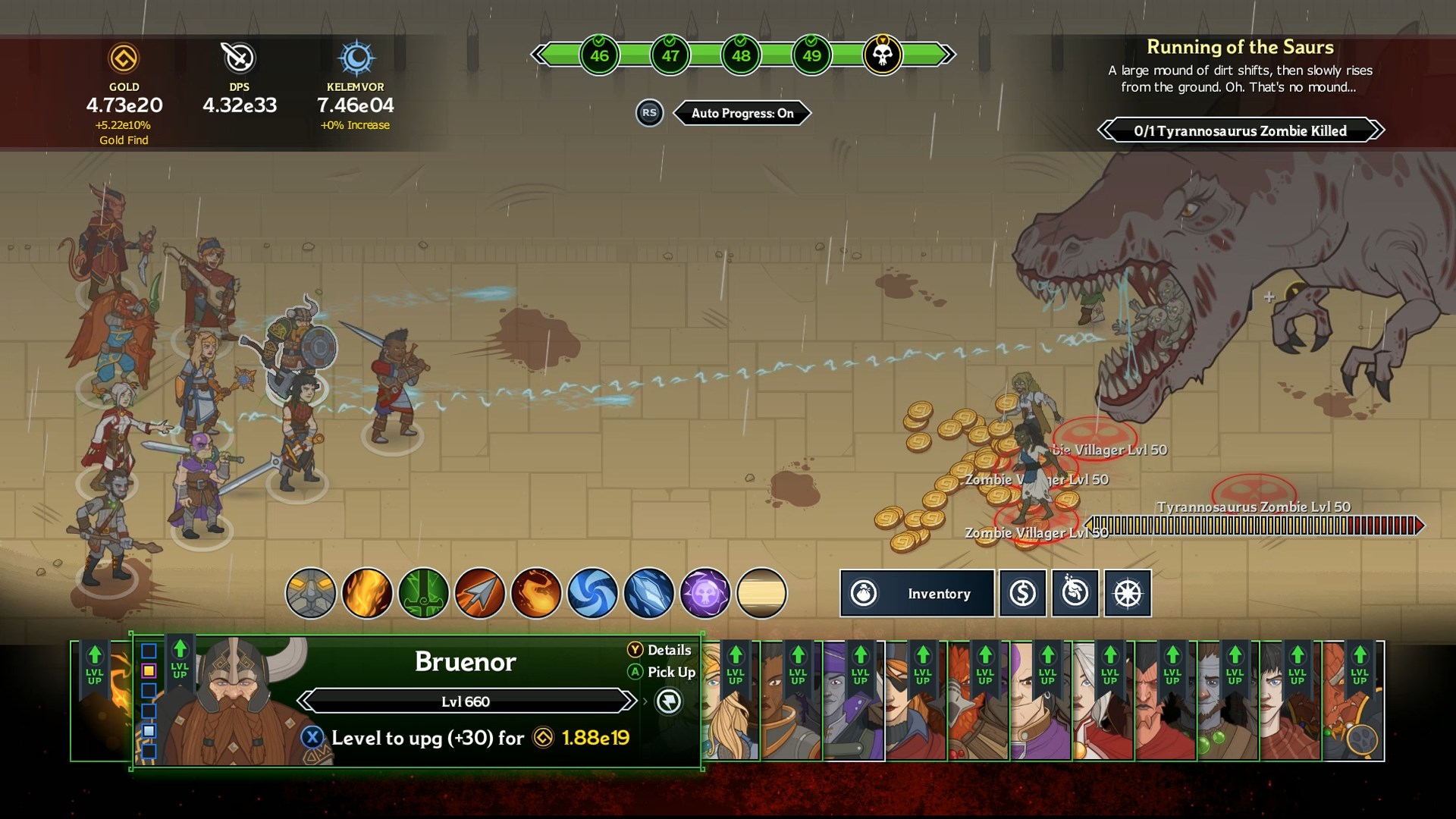Select area 46 on progress track

599,55
